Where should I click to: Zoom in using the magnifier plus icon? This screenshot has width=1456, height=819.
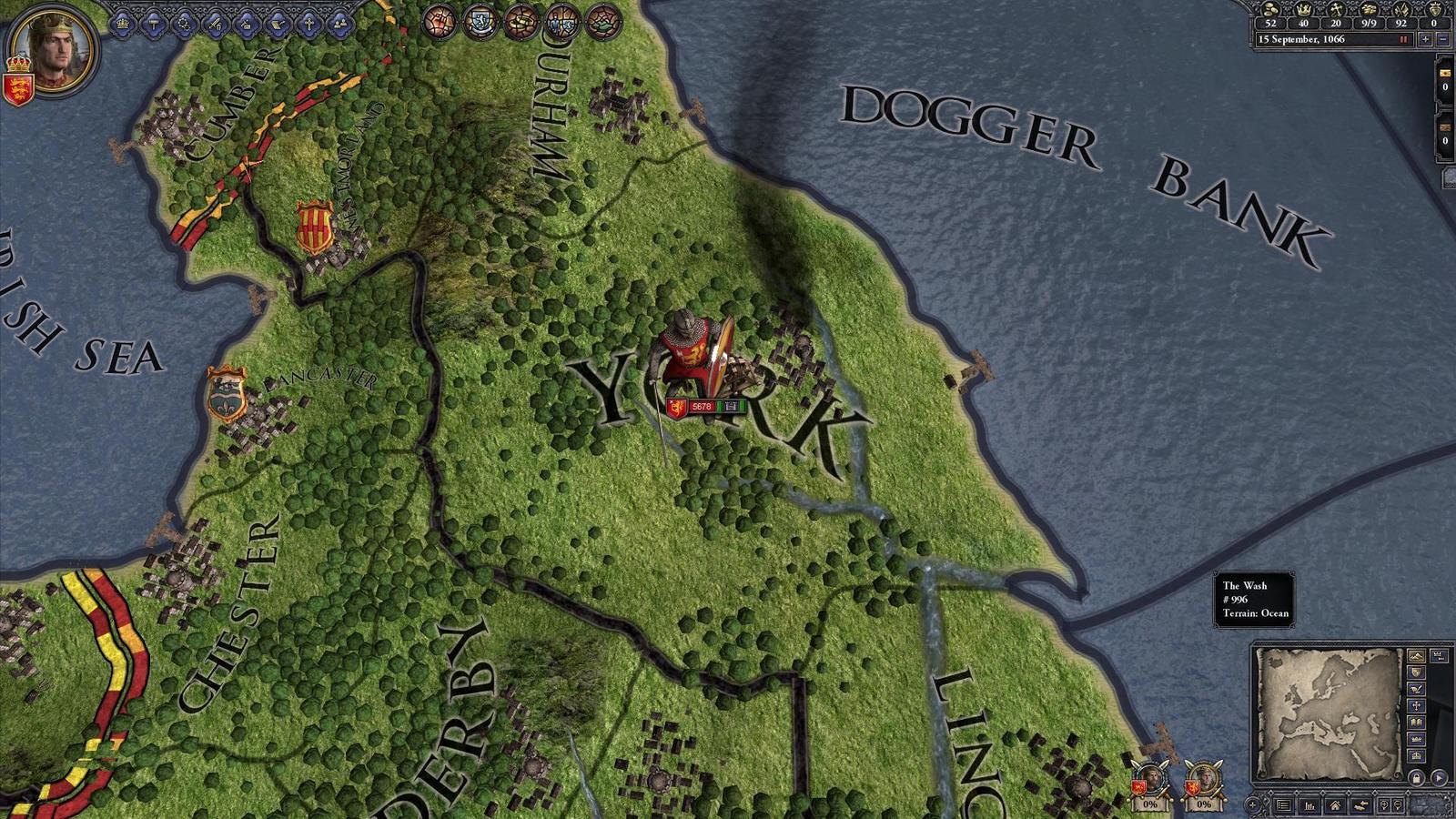point(1384,805)
